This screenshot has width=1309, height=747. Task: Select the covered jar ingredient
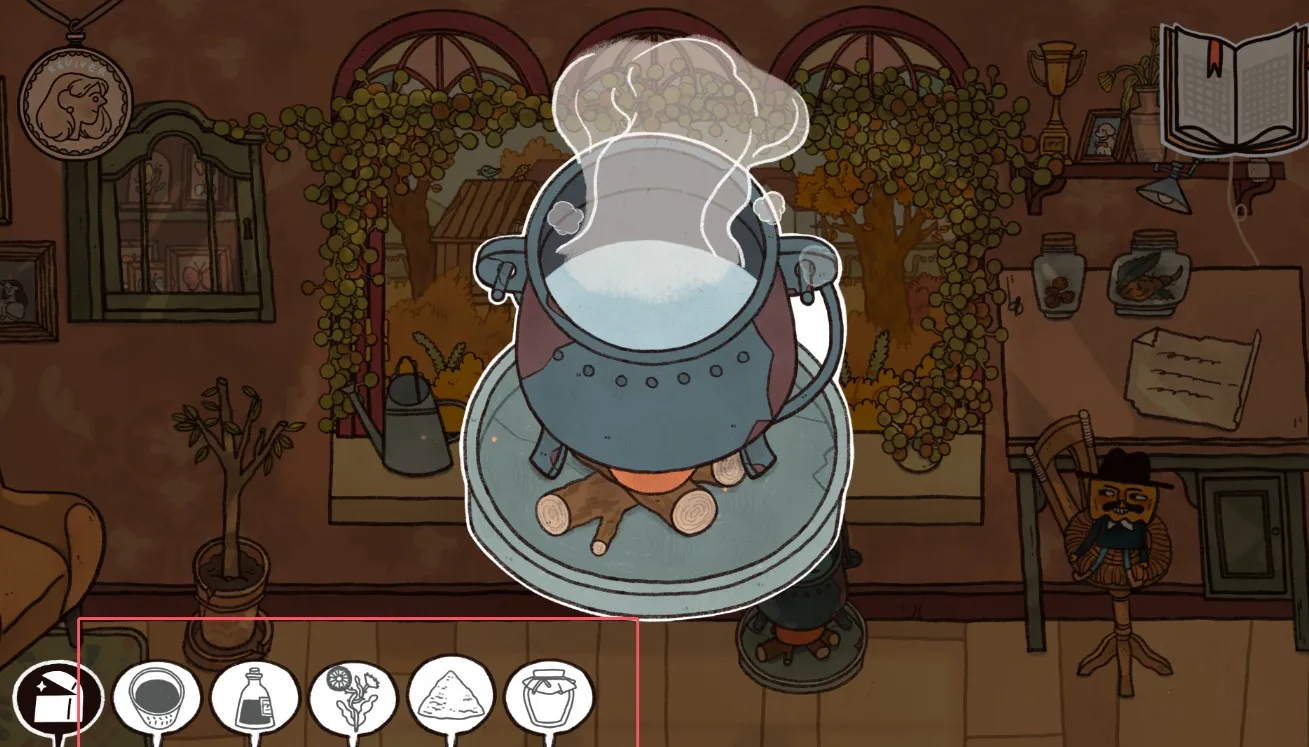pos(549,698)
